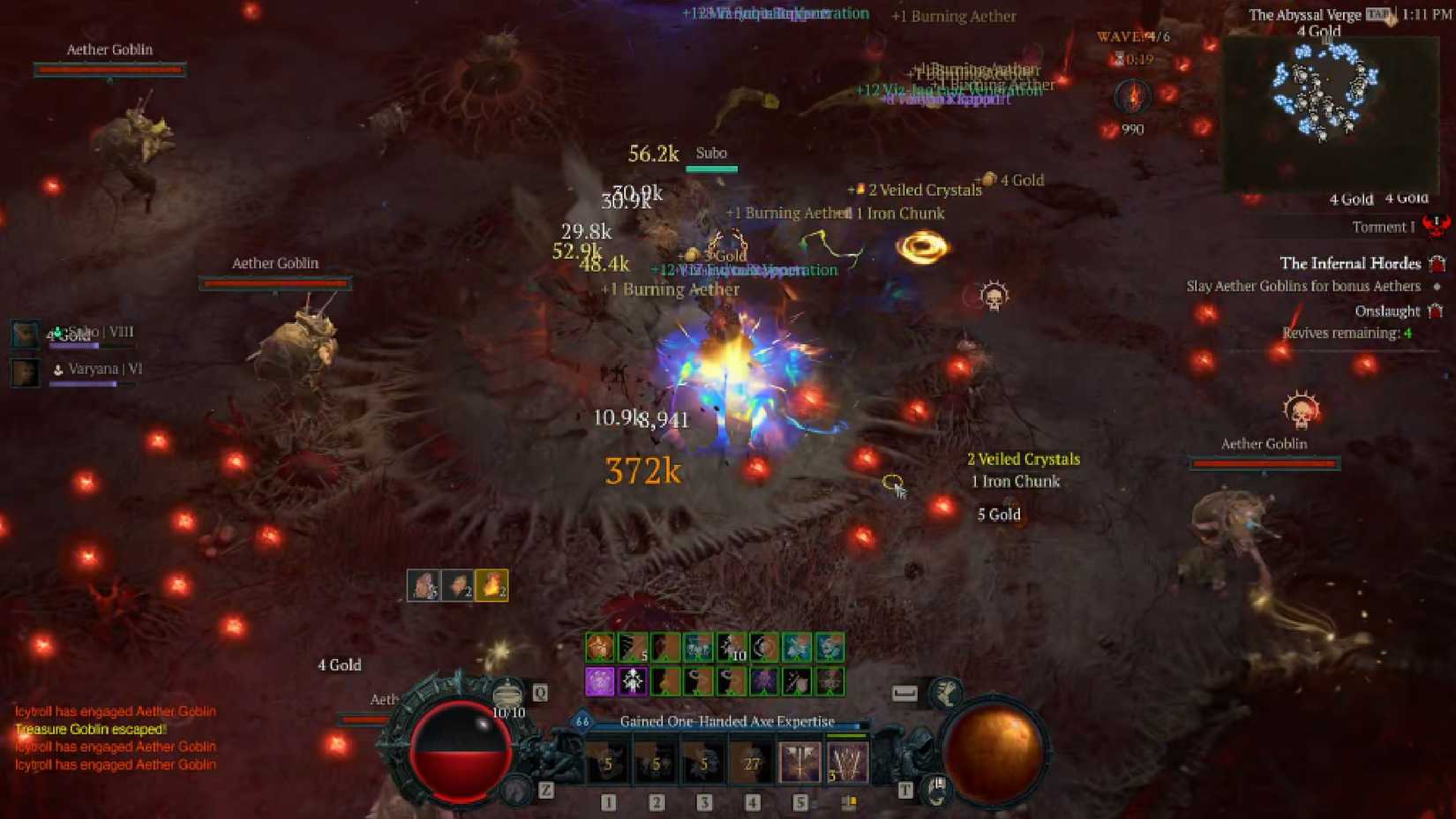Click The Infernal Hordes red quest icon

1437,263
